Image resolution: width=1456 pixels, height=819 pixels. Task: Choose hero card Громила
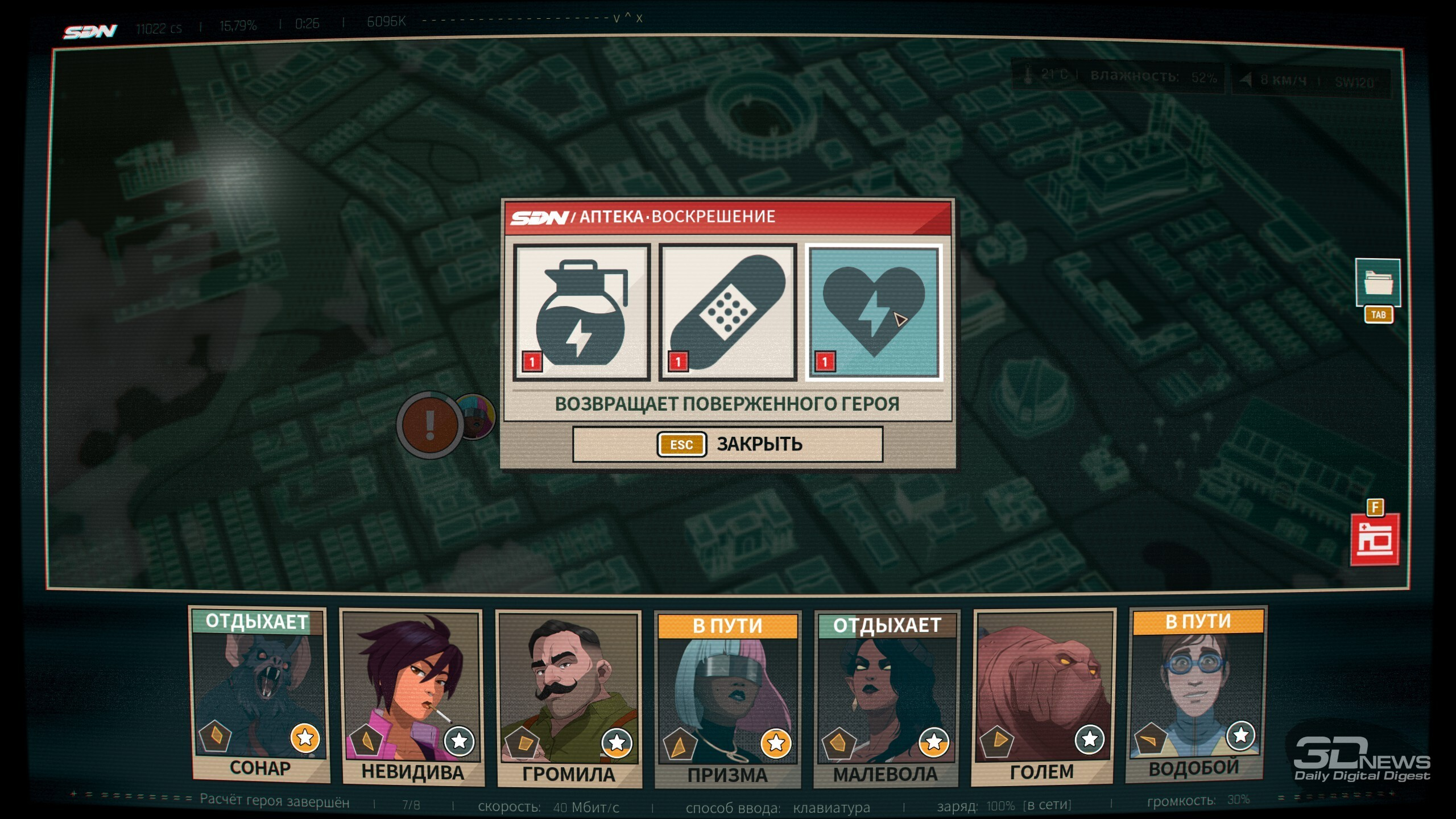point(569,698)
